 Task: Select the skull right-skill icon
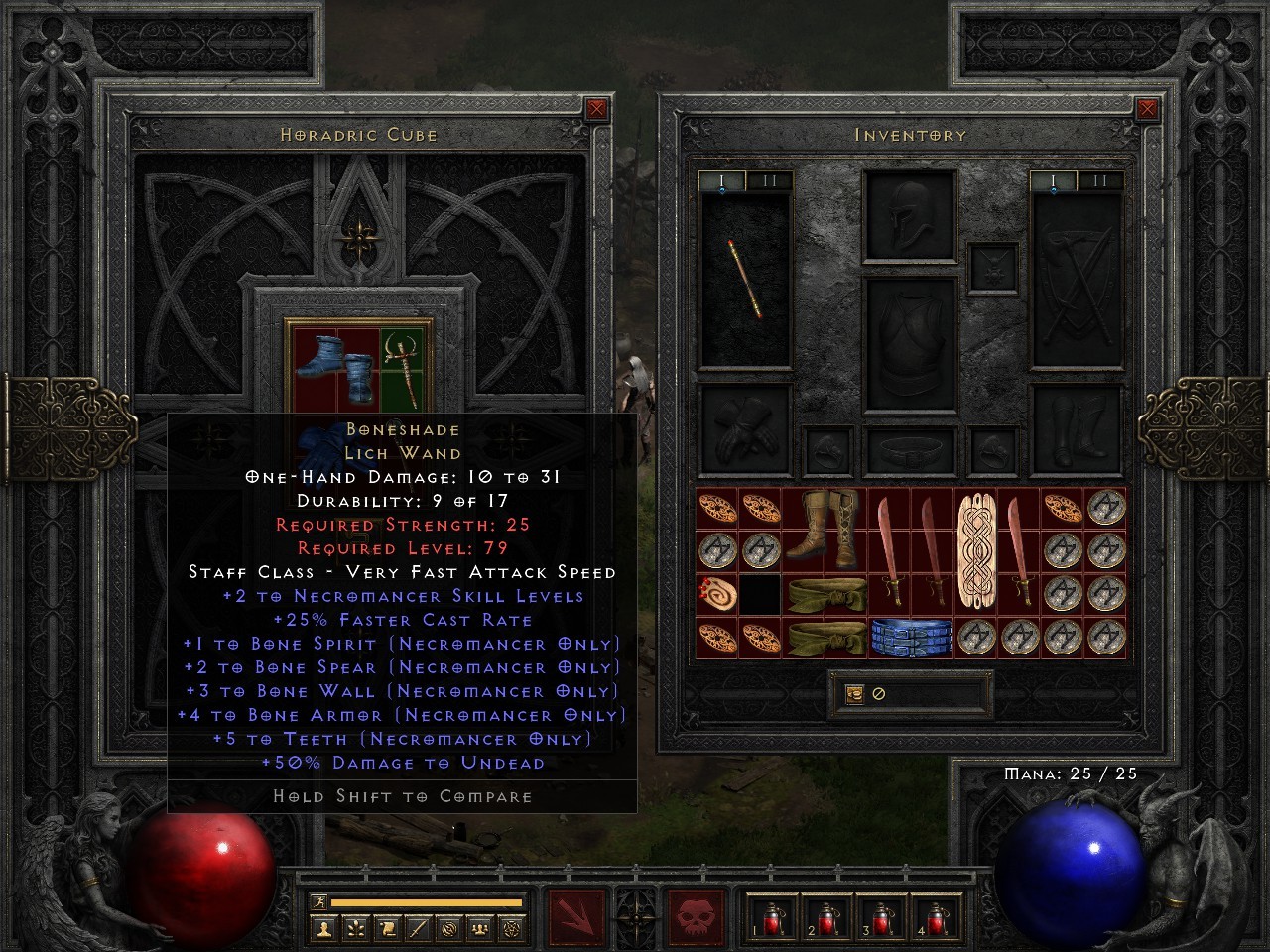coord(695,915)
